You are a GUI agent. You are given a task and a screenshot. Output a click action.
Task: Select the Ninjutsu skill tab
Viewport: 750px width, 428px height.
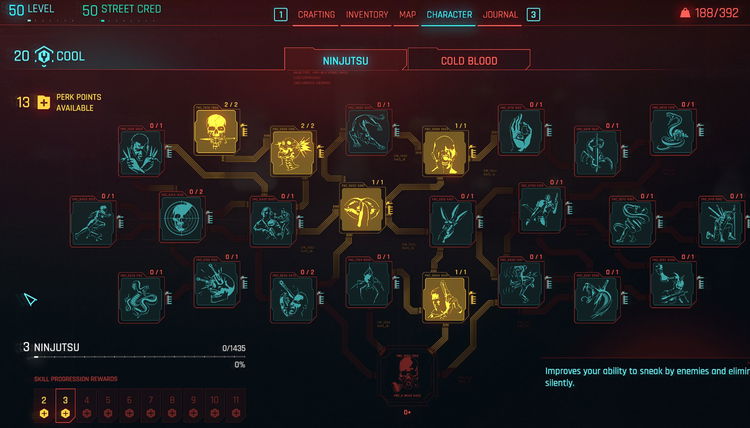[343, 60]
